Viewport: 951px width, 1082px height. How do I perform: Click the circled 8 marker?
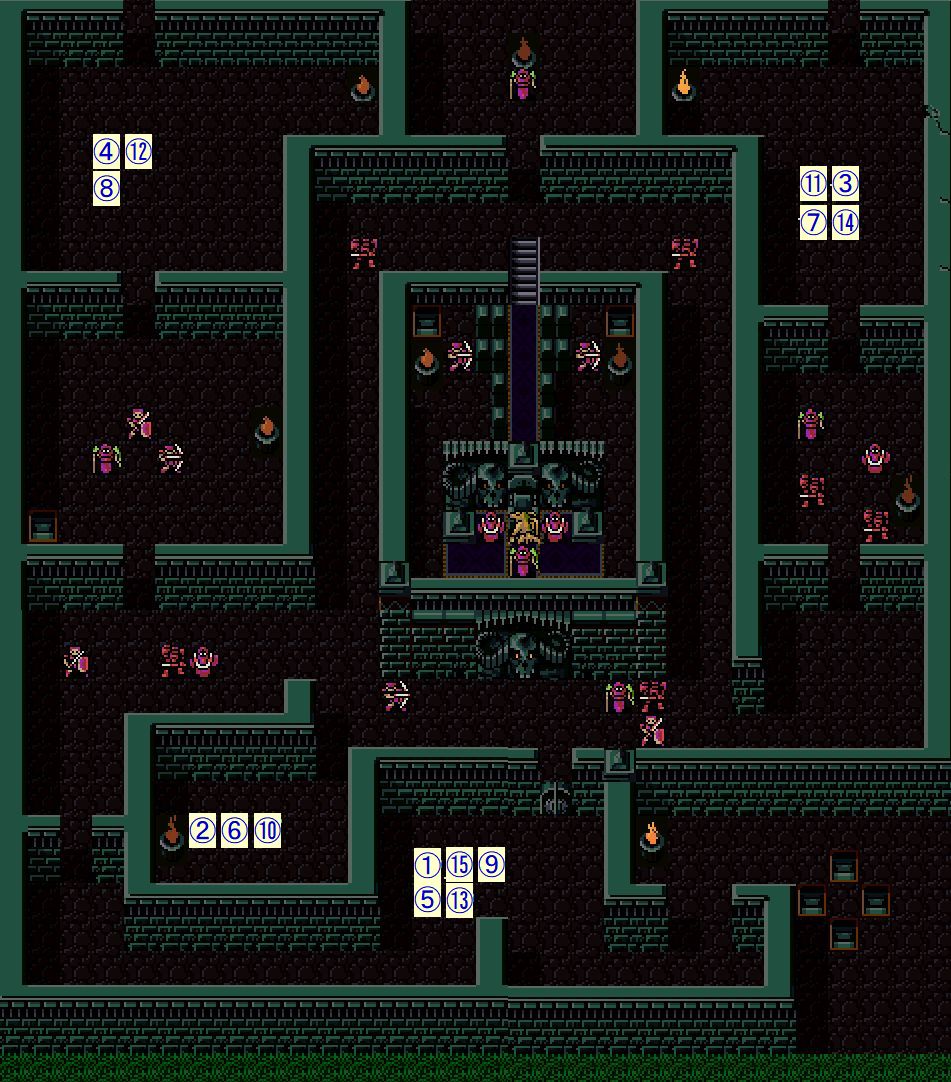pyautogui.click(x=107, y=188)
